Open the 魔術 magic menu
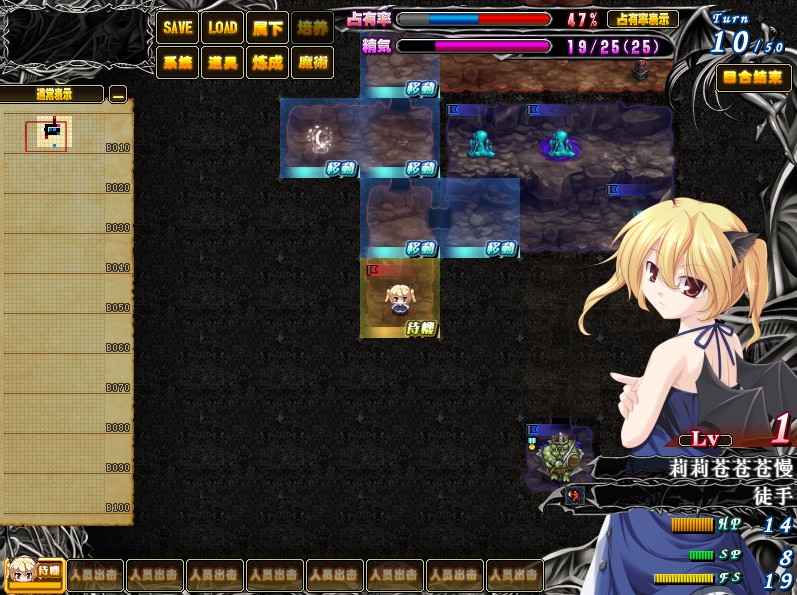The height and width of the screenshot is (595, 797). tap(312, 63)
